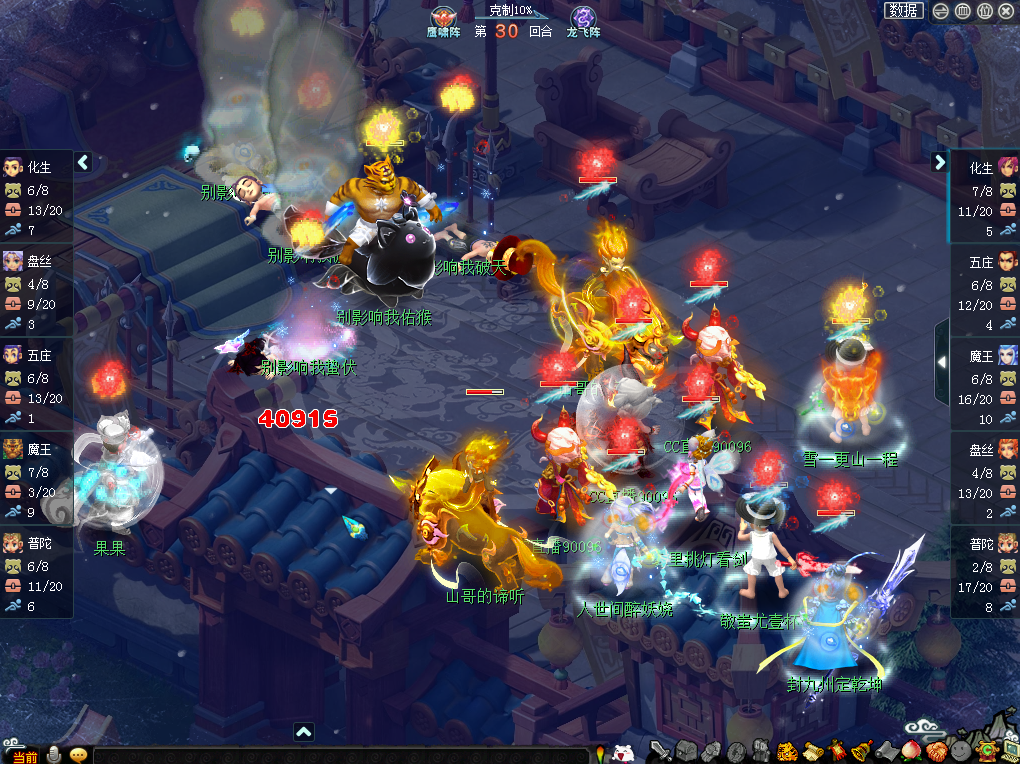1020x764 pixels.
Task: Click the 龙飞阵 formation icon
Action: (583, 19)
